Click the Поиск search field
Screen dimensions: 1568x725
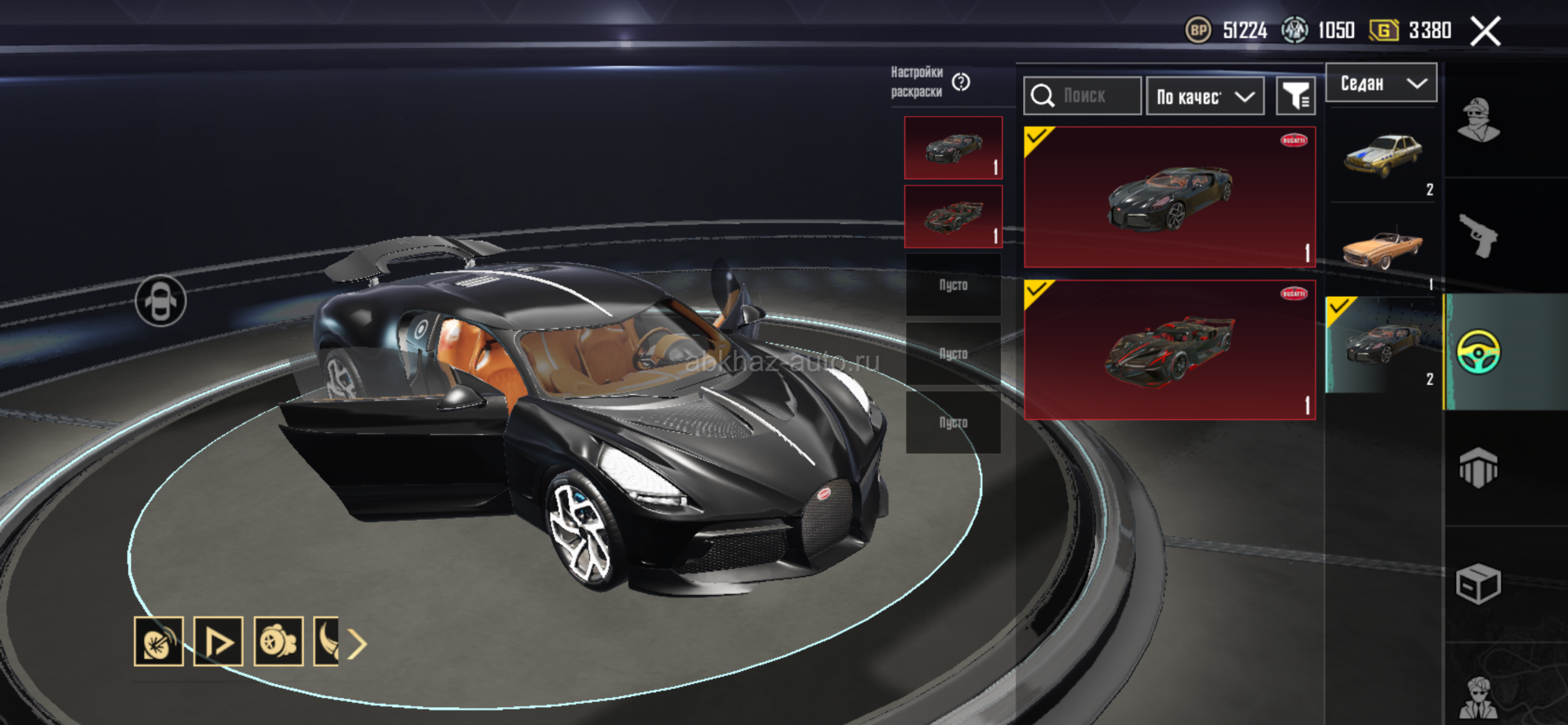1083,96
